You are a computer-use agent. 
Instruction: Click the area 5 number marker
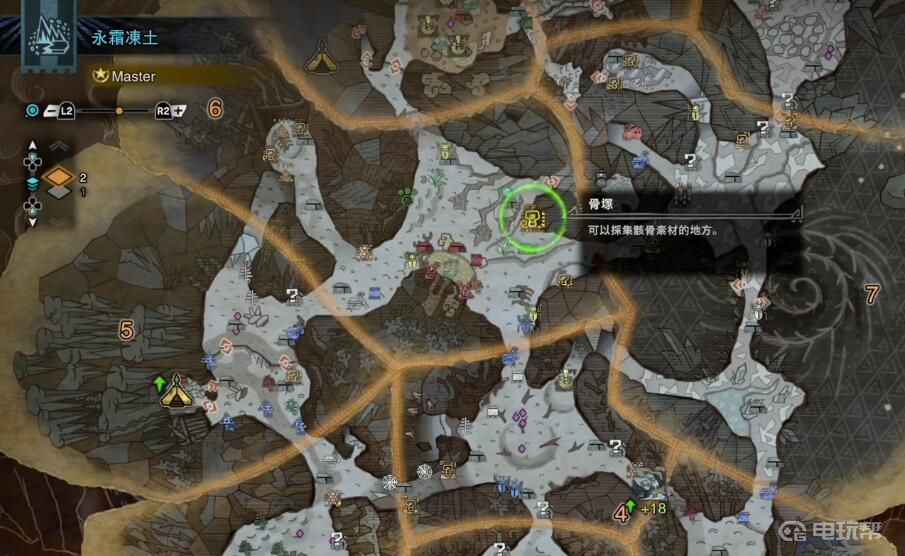(126, 329)
